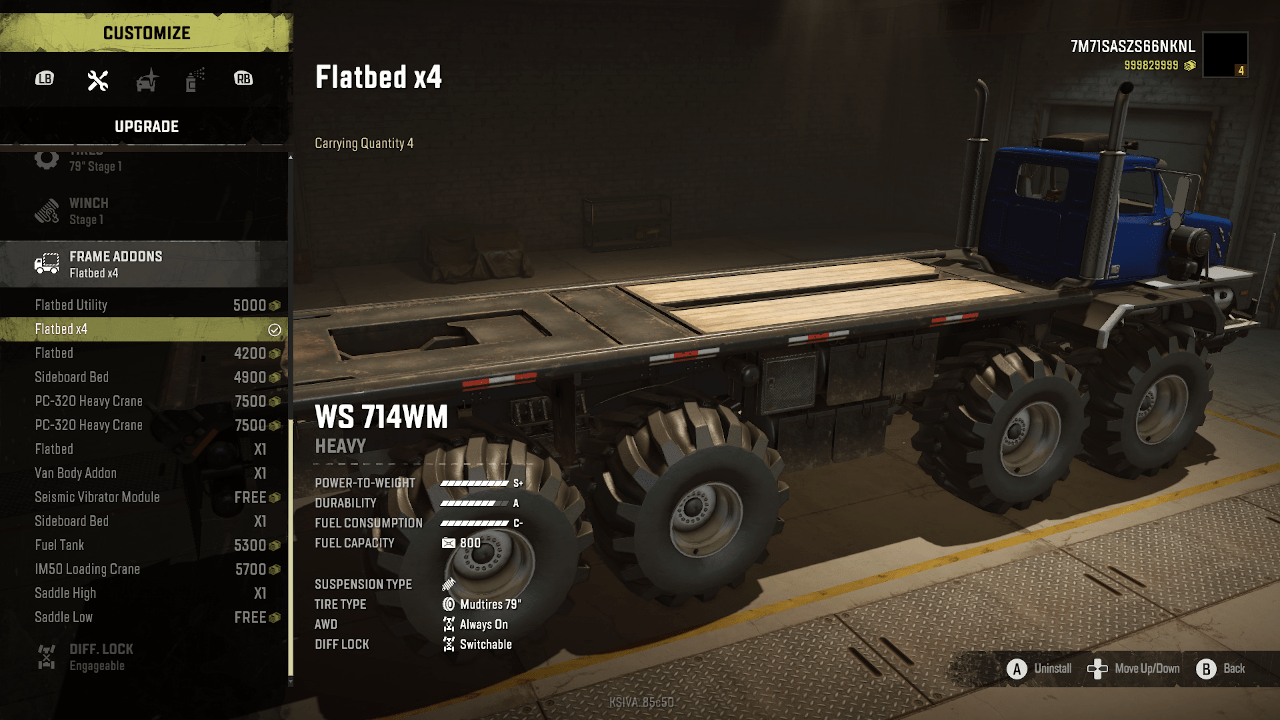Choose the installed Flatbed x4 entry
Image resolution: width=1280 pixels, height=720 pixels.
pyautogui.click(x=145, y=329)
